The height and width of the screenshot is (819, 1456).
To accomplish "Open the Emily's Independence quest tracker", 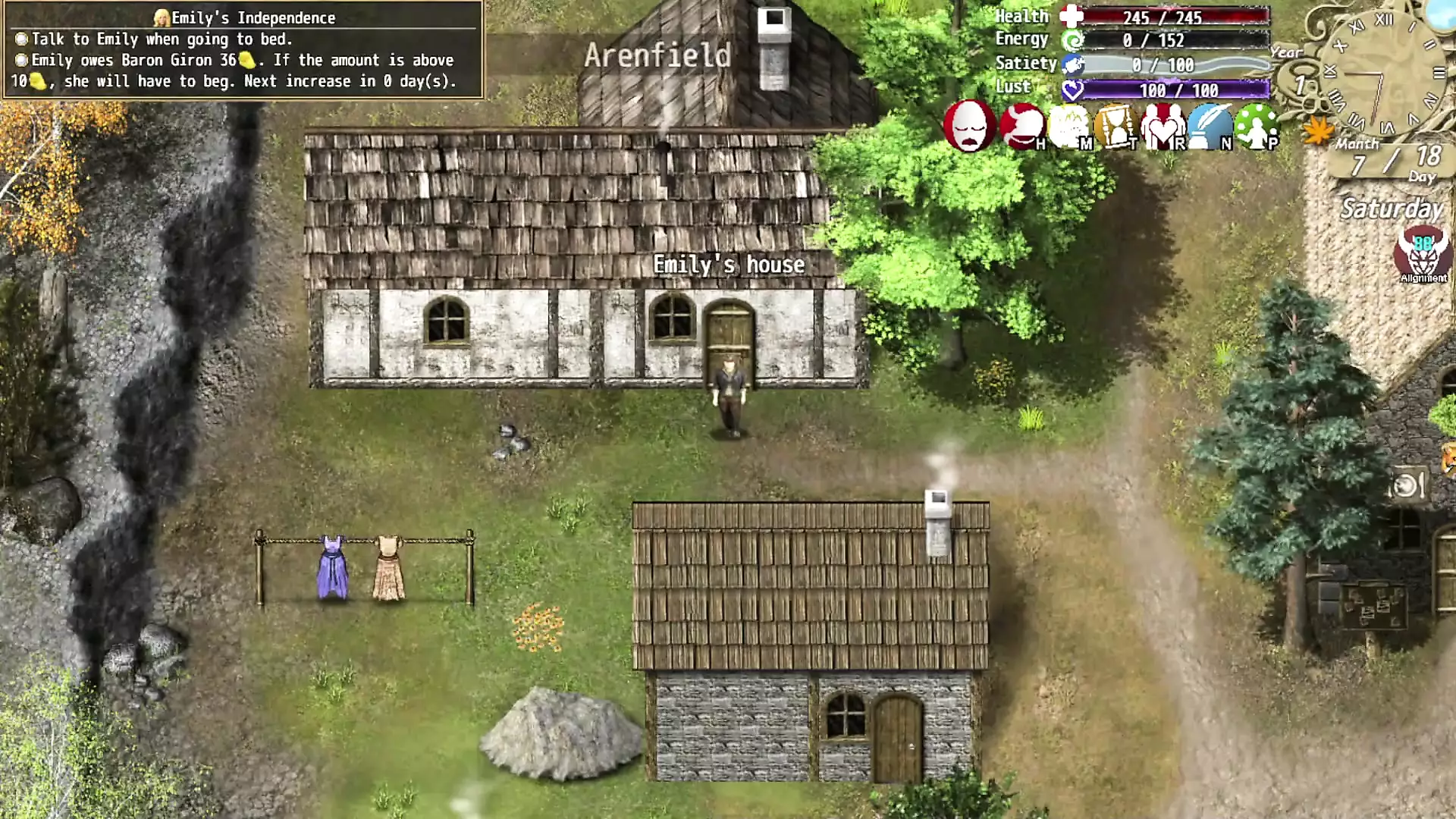I will [243, 17].
